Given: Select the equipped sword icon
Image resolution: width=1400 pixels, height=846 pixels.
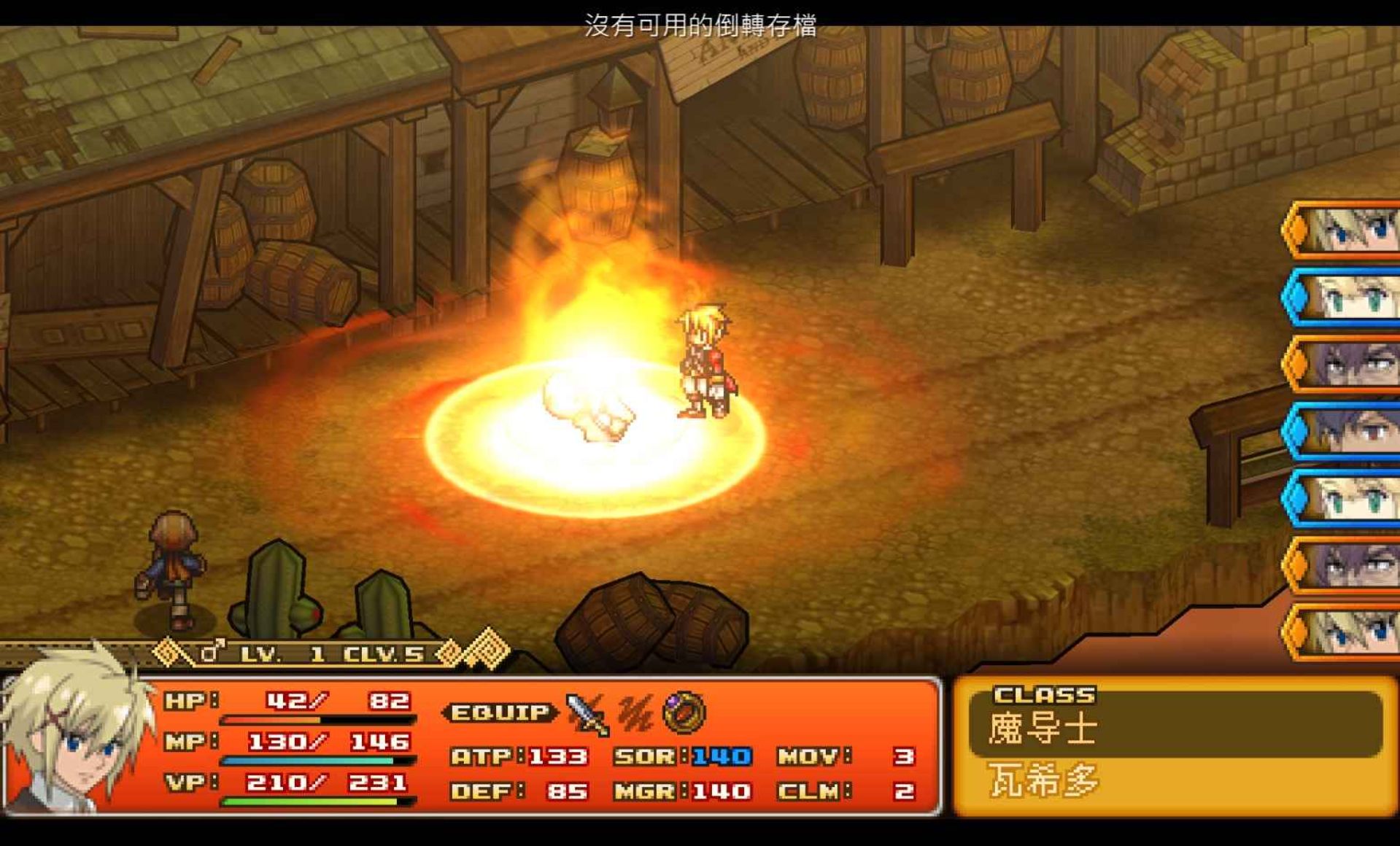Looking at the screenshot, I should pos(587,713).
